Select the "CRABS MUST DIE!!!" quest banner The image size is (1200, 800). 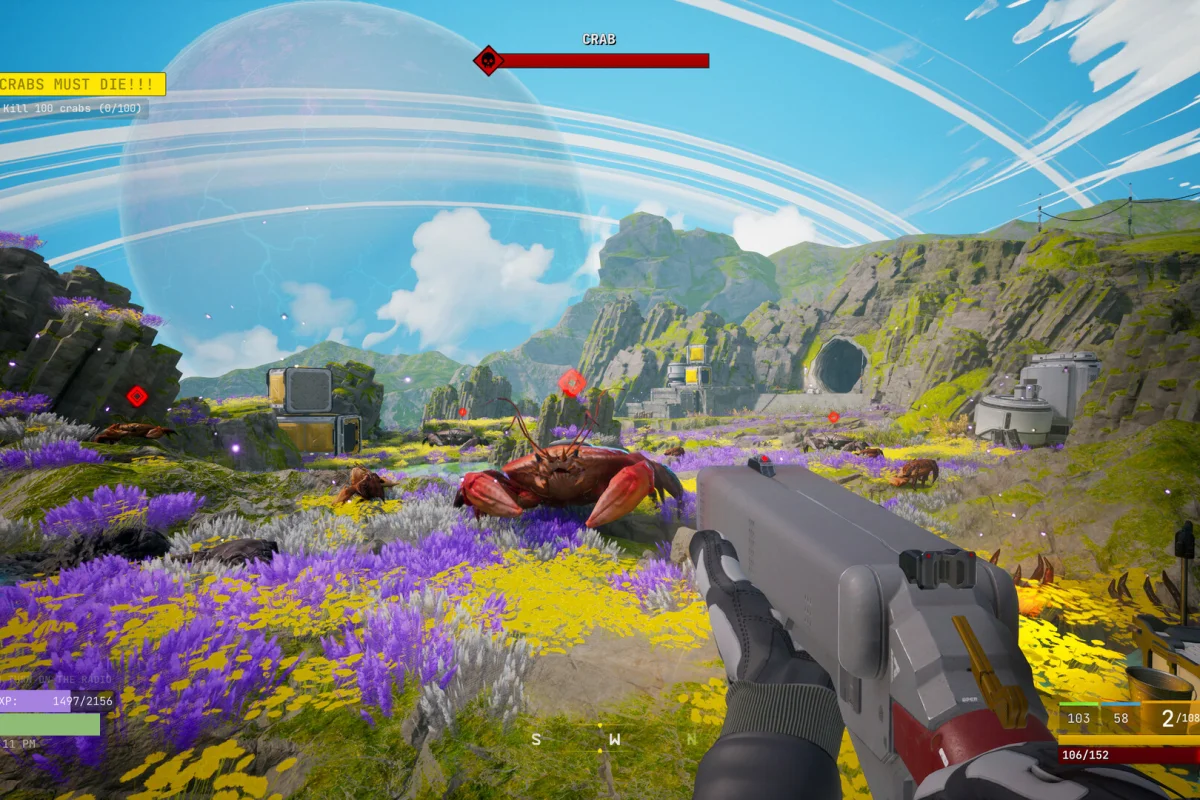click(x=82, y=84)
